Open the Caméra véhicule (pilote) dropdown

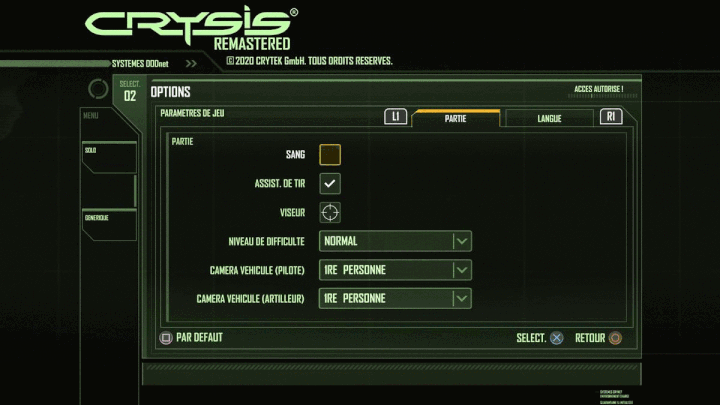point(395,270)
